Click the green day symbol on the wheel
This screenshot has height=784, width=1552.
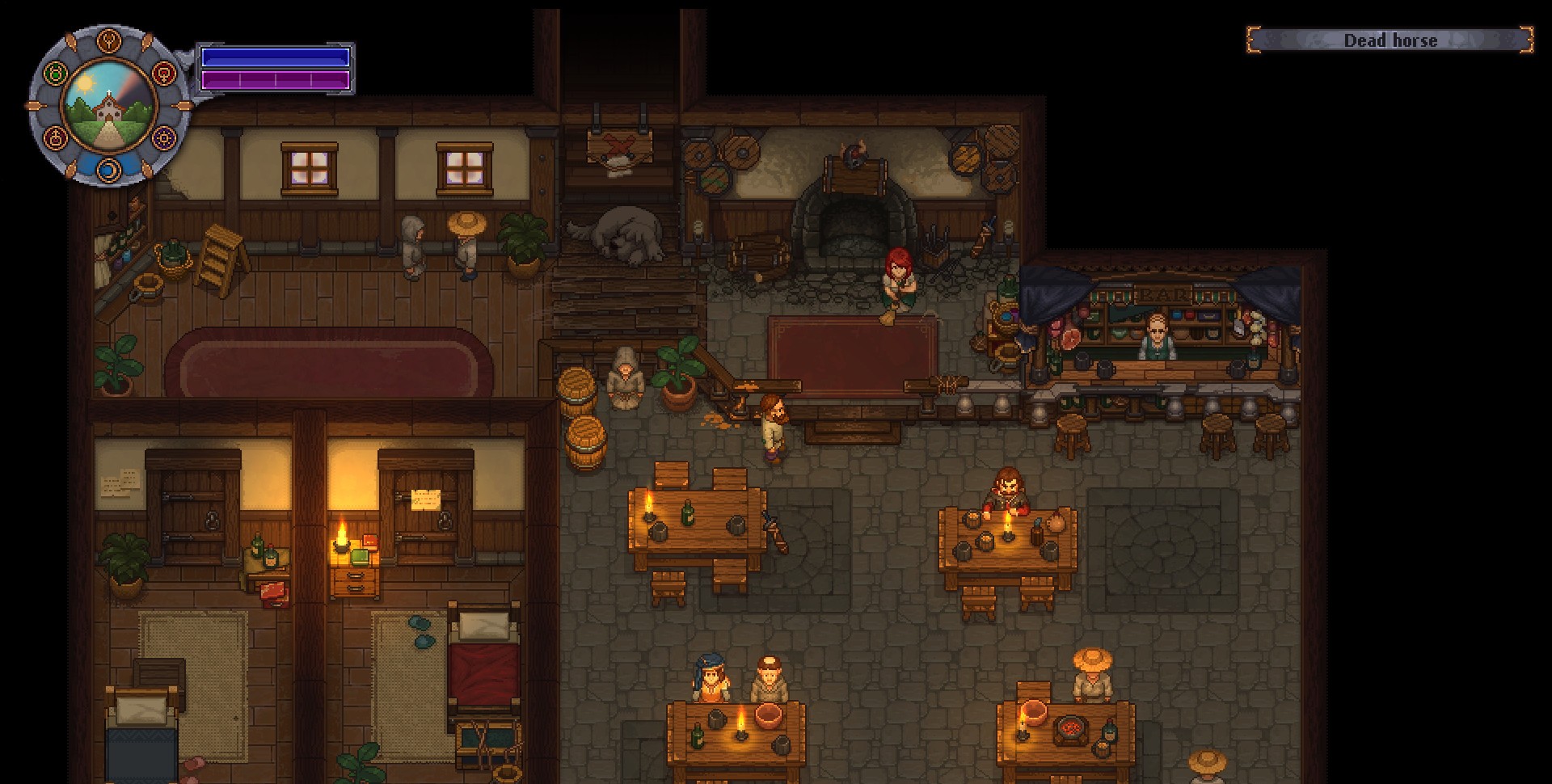pos(55,74)
